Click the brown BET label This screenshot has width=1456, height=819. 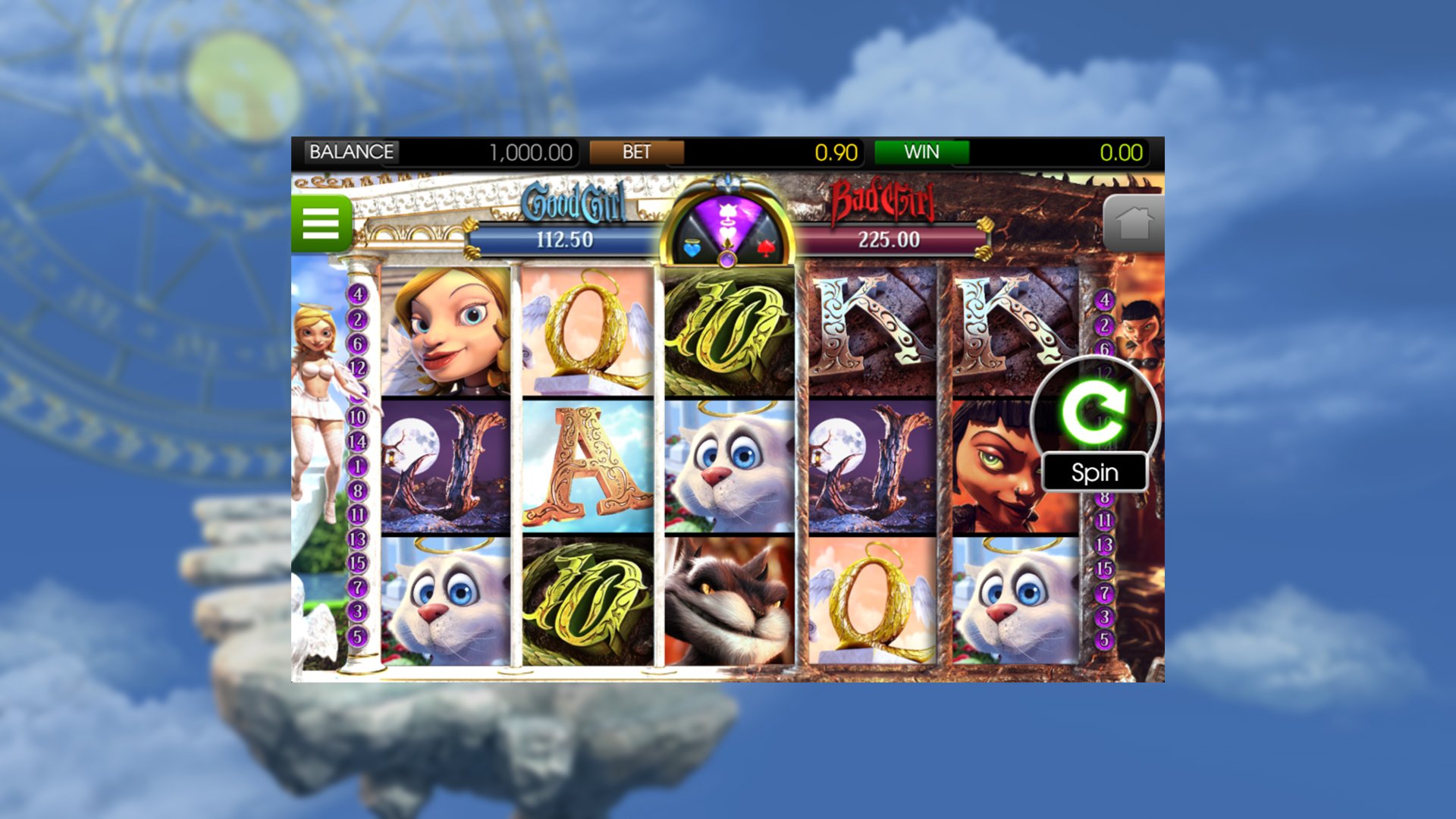coord(636,152)
